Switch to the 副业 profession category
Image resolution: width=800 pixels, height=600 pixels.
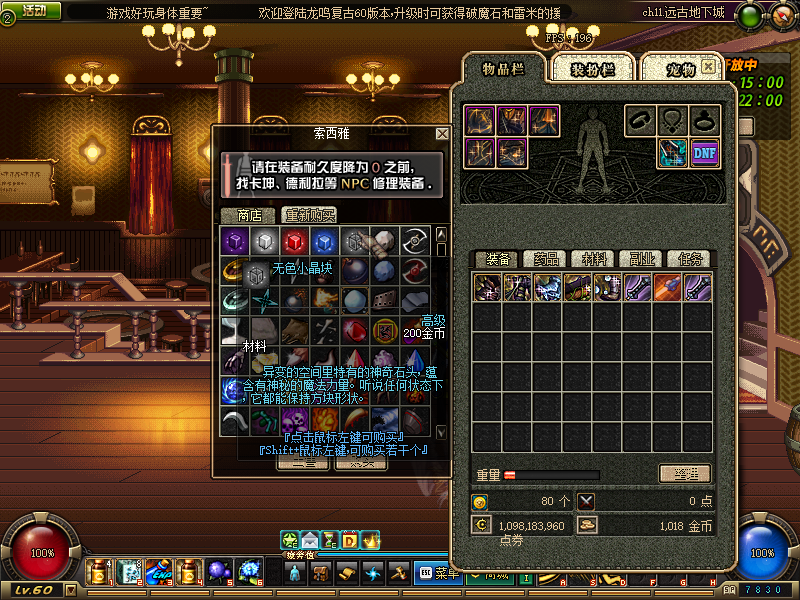(640, 259)
